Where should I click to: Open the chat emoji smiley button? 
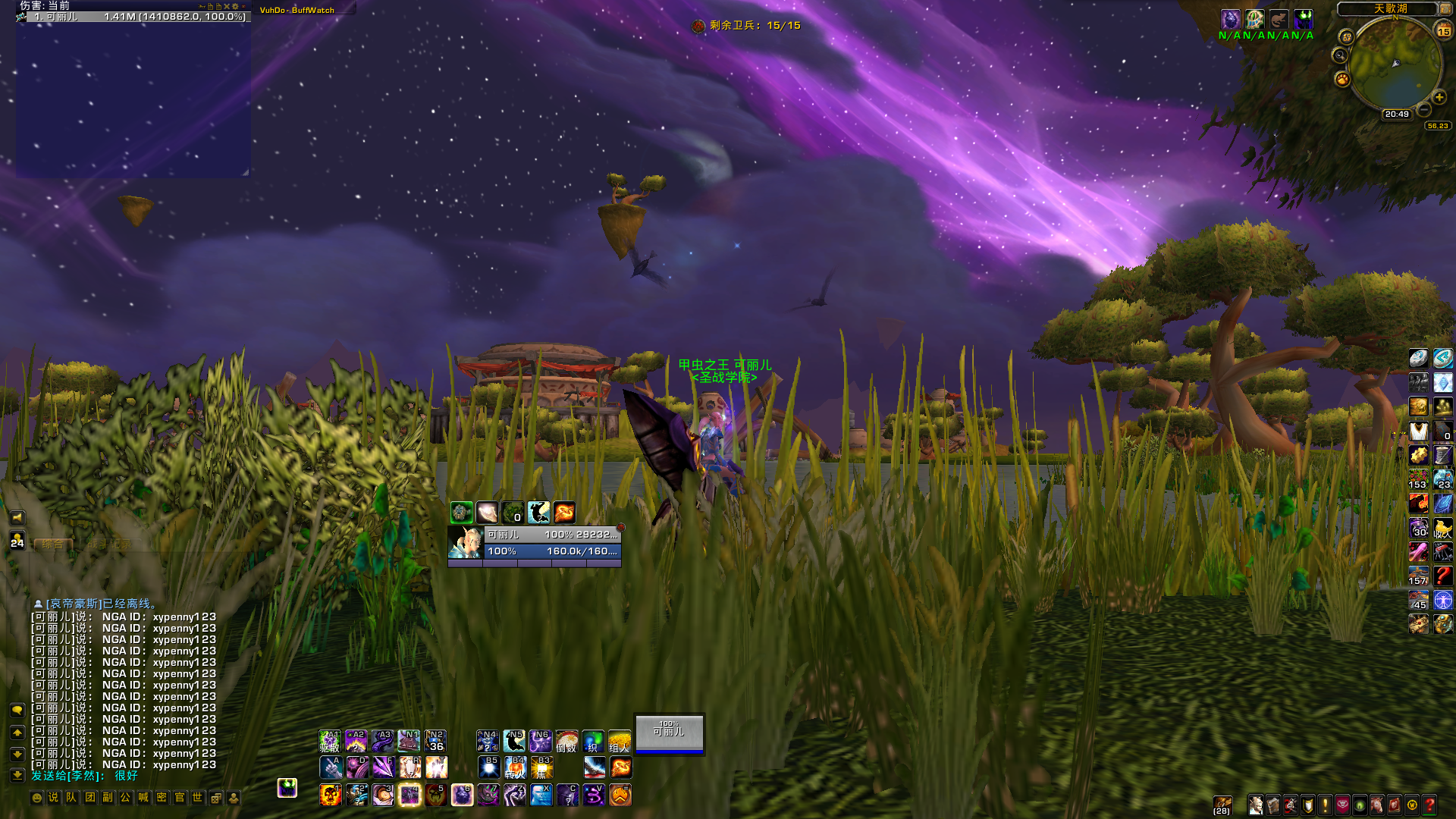[36, 798]
